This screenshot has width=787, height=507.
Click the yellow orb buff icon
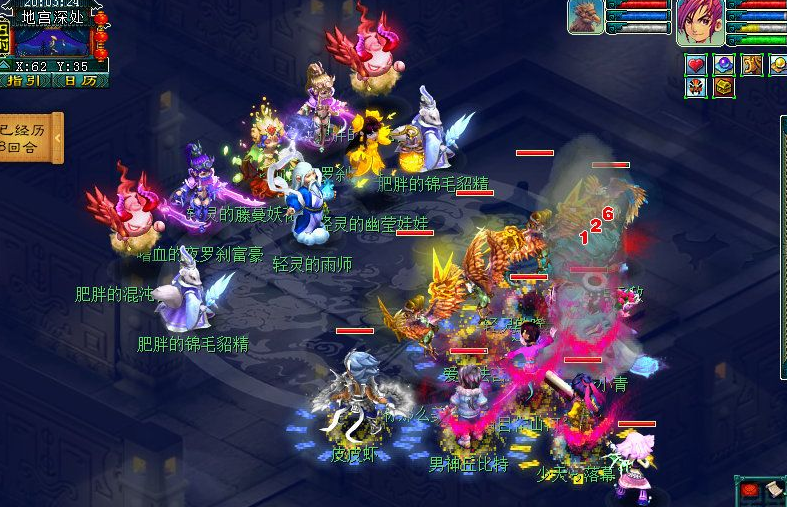coord(778,65)
